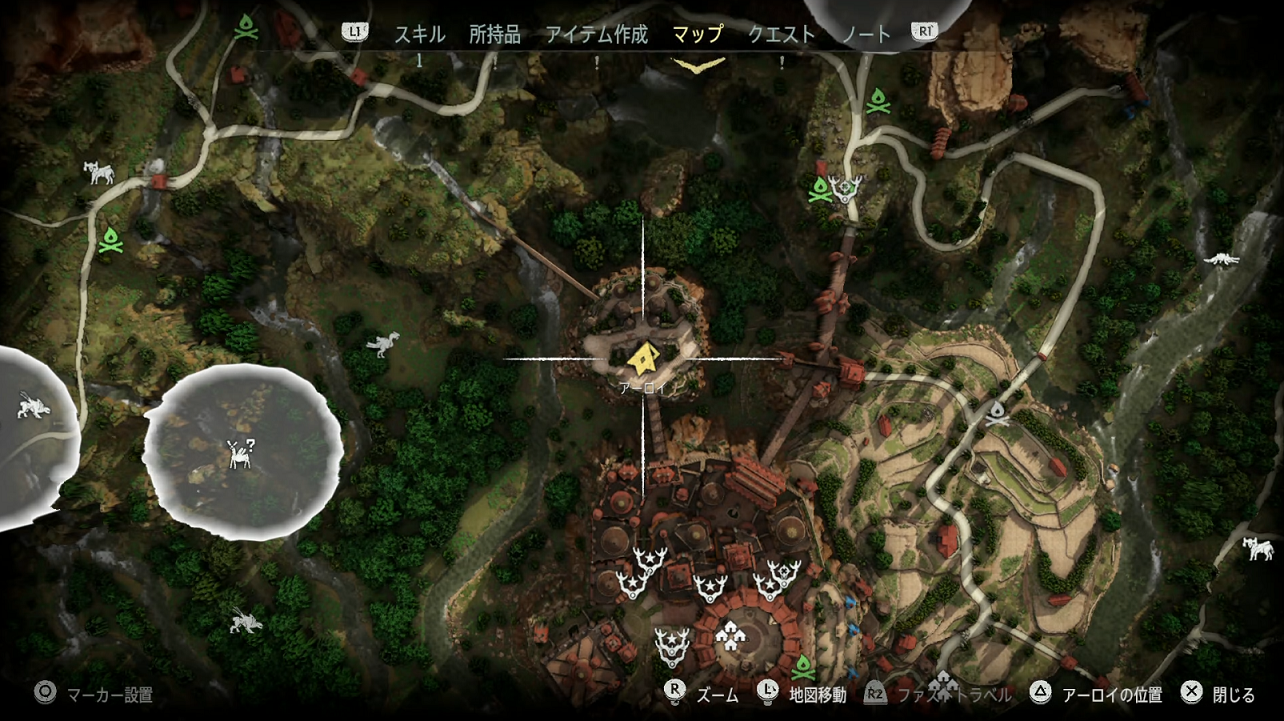Activate ファストトラベル from the bottom bar
Screen dimensions: 1284x721
955,692
